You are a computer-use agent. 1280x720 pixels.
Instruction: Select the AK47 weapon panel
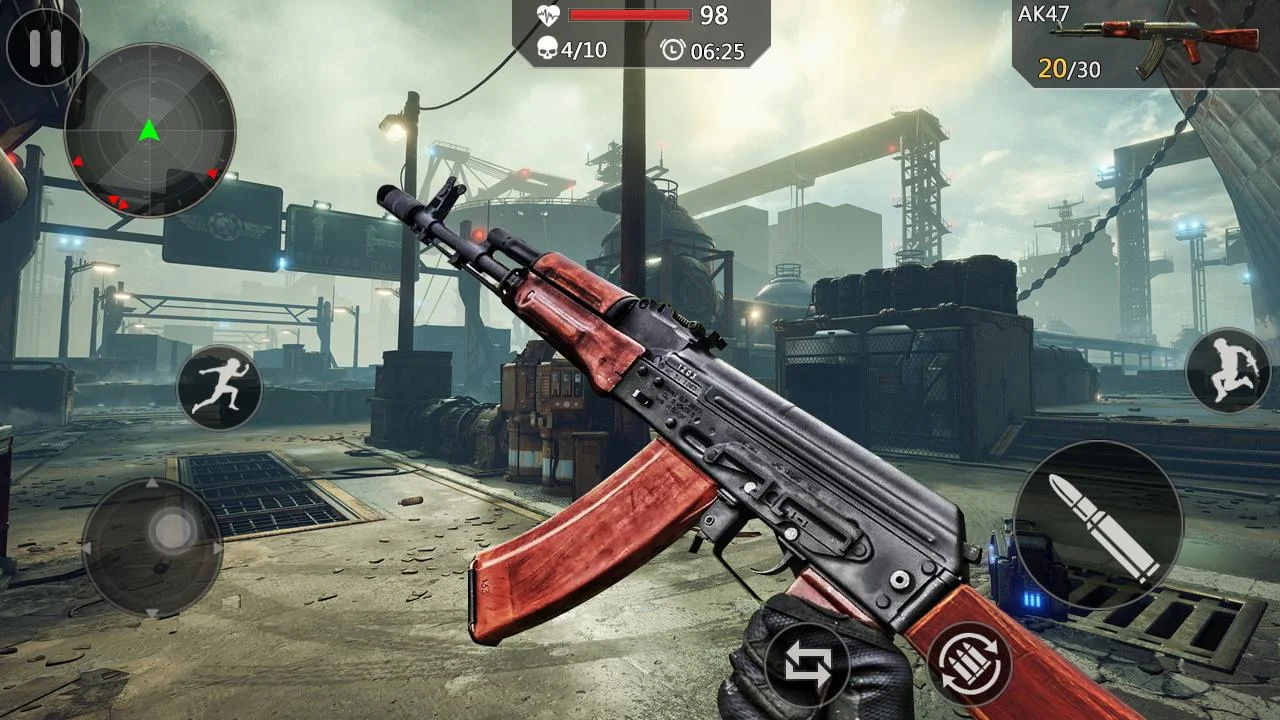click(x=1145, y=44)
